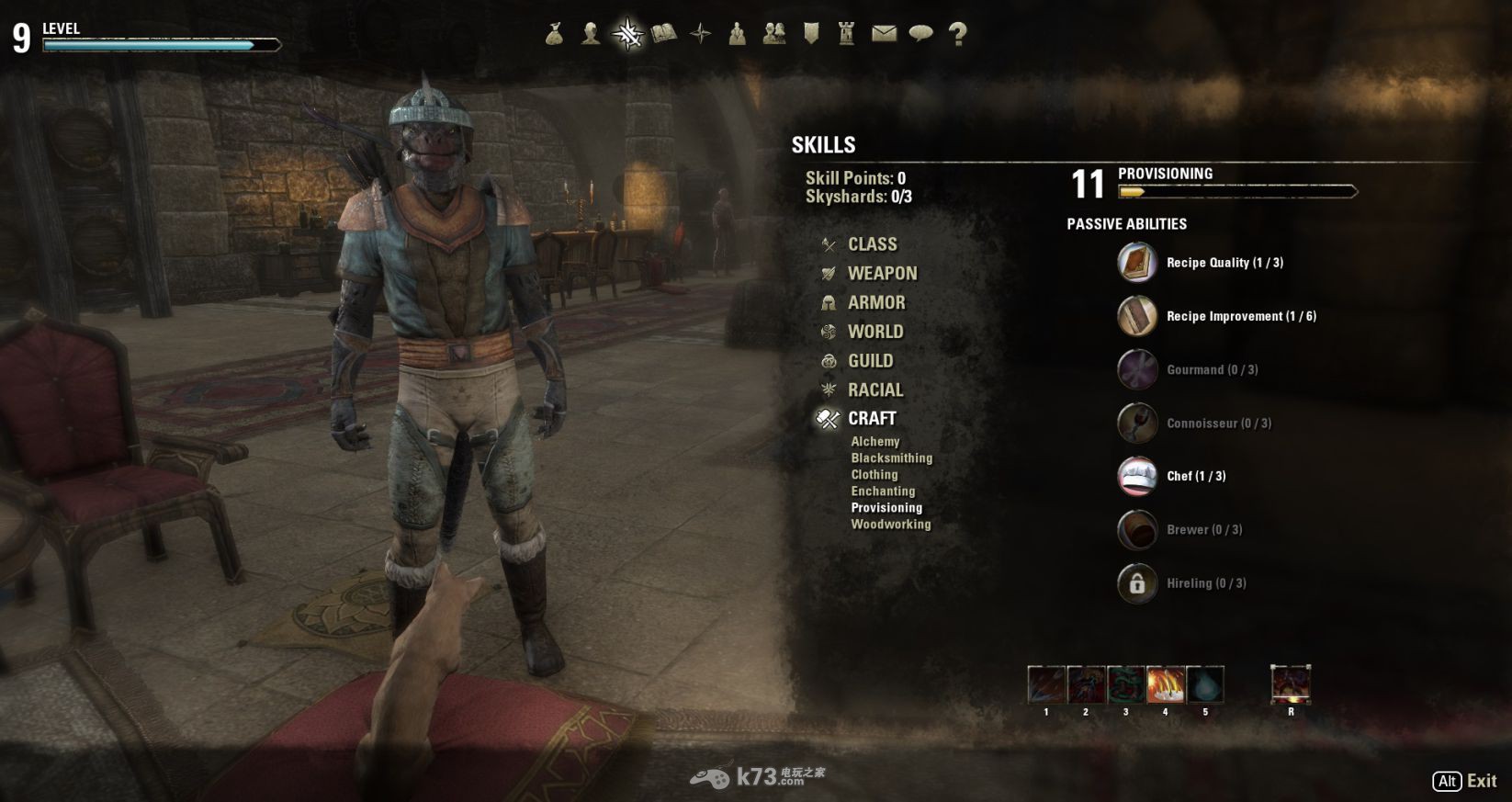Switch to the Weapon skill category
Image resolution: width=1512 pixels, height=802 pixels.
pos(882,274)
